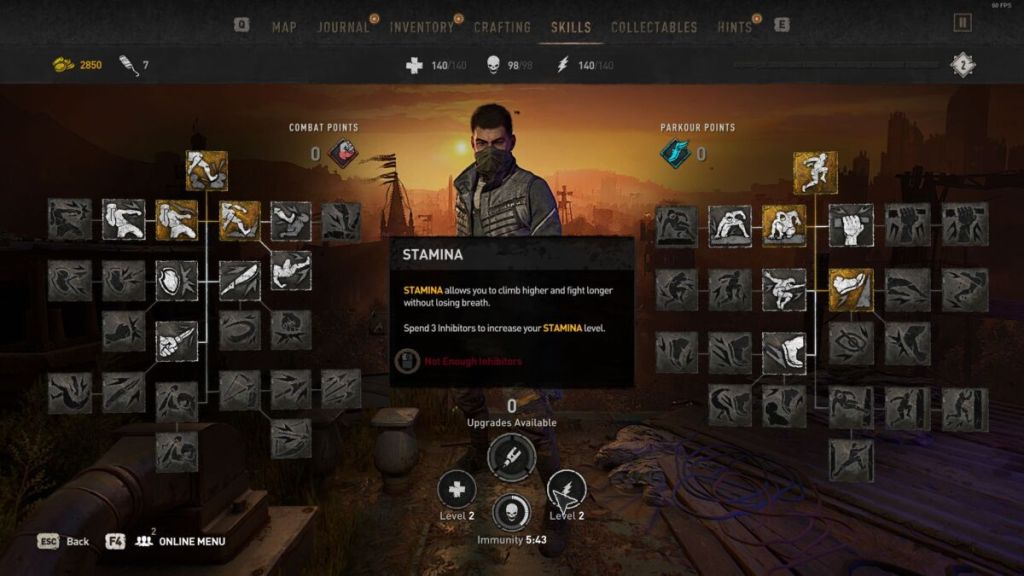This screenshot has width=1024, height=576.
Task: Select the shield combat skill
Action: [x=176, y=281]
